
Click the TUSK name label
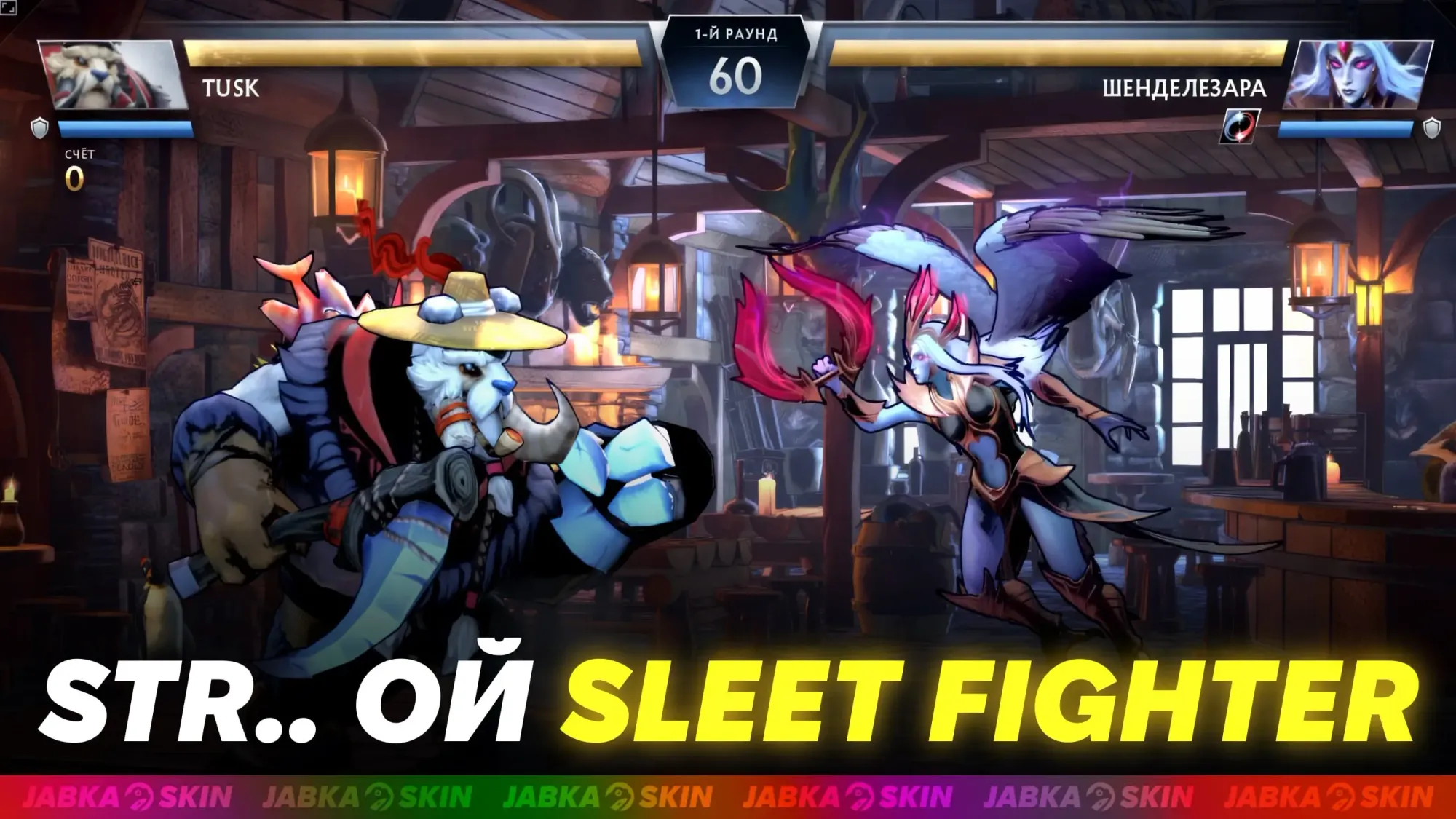(x=229, y=87)
